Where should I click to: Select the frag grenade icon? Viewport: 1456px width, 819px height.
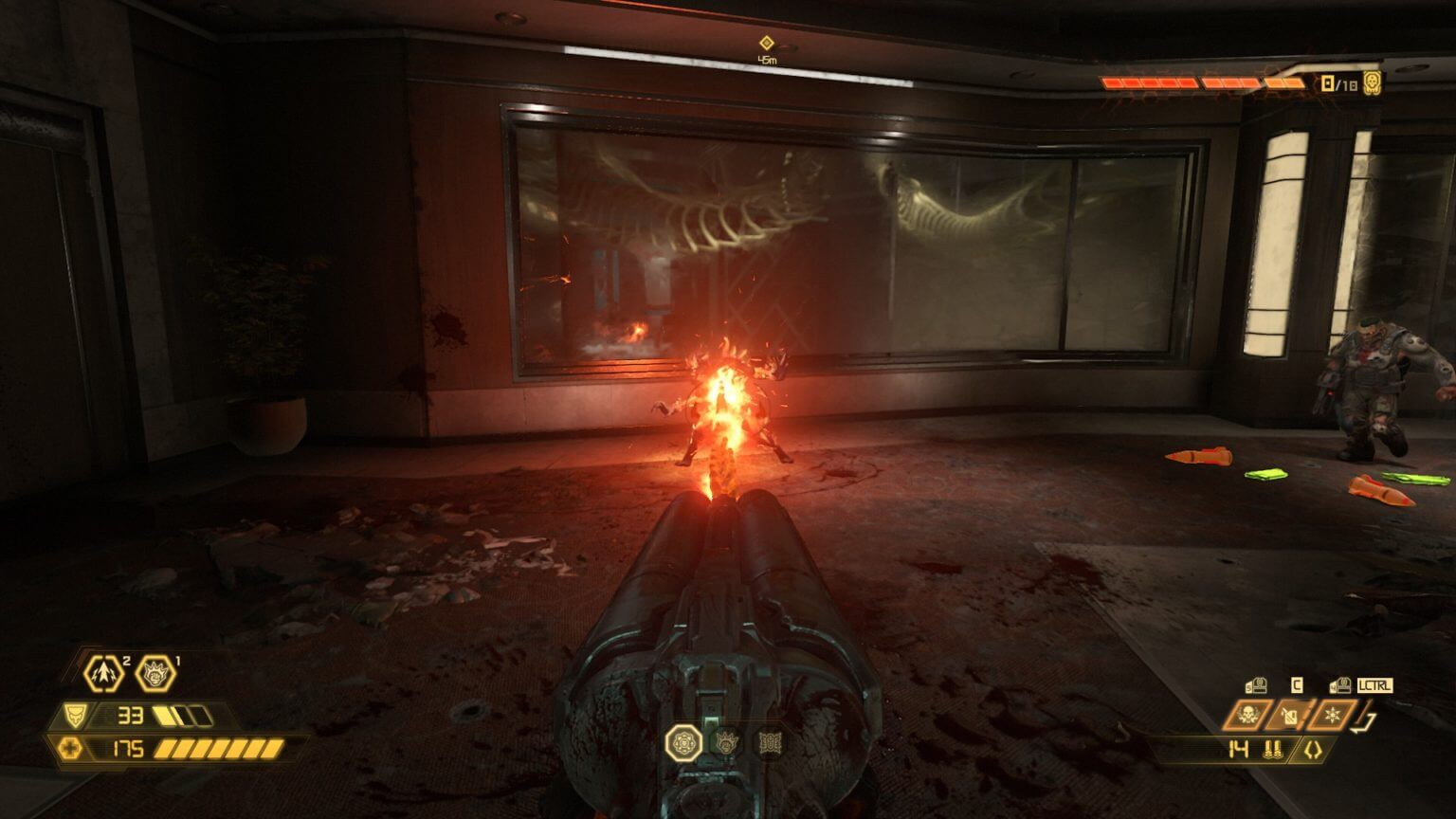[103, 673]
